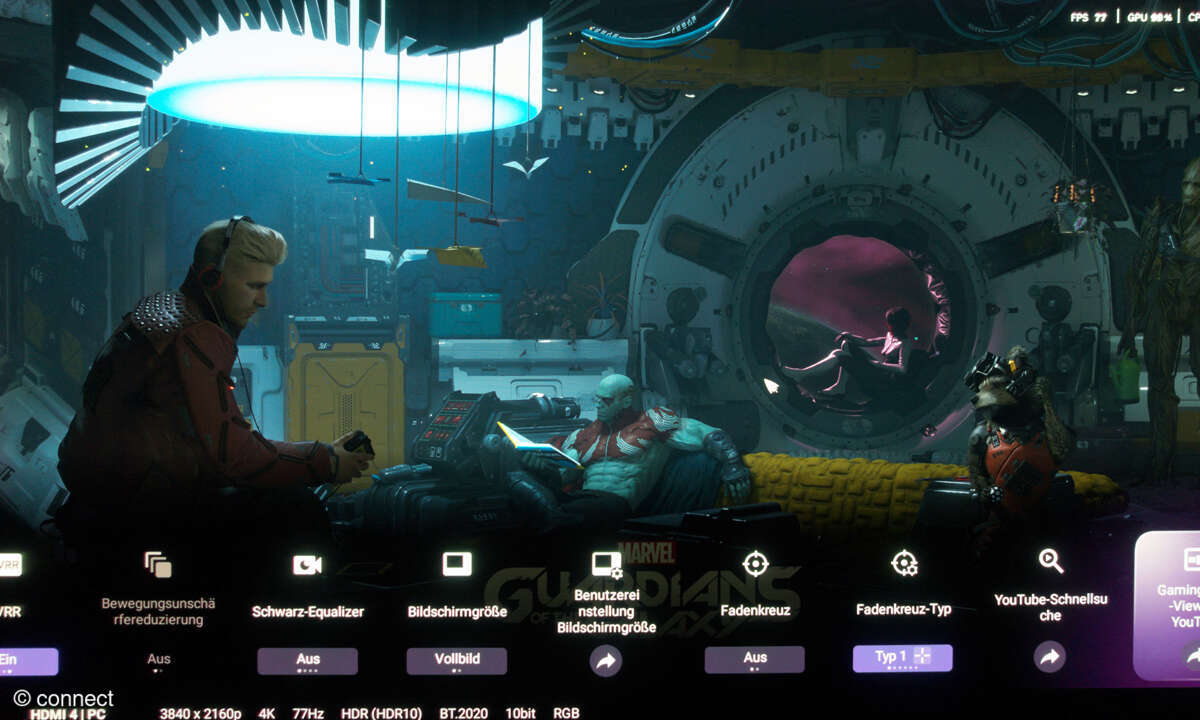Open Benutzereinstellung Bildschirmgröße via its arrow button
The image size is (1200, 720).
[x=605, y=660]
